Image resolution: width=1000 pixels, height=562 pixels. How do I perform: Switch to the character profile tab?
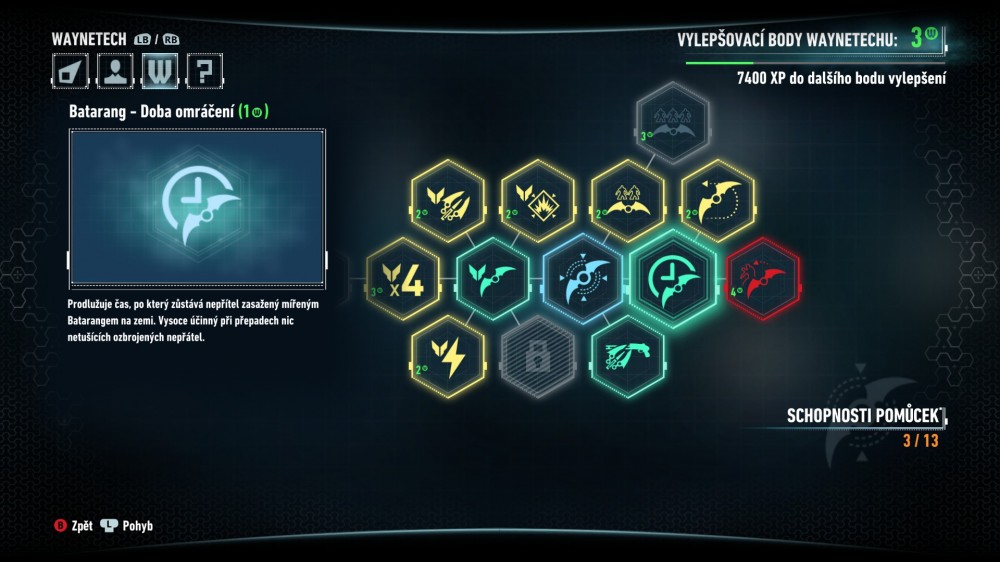pos(116,71)
